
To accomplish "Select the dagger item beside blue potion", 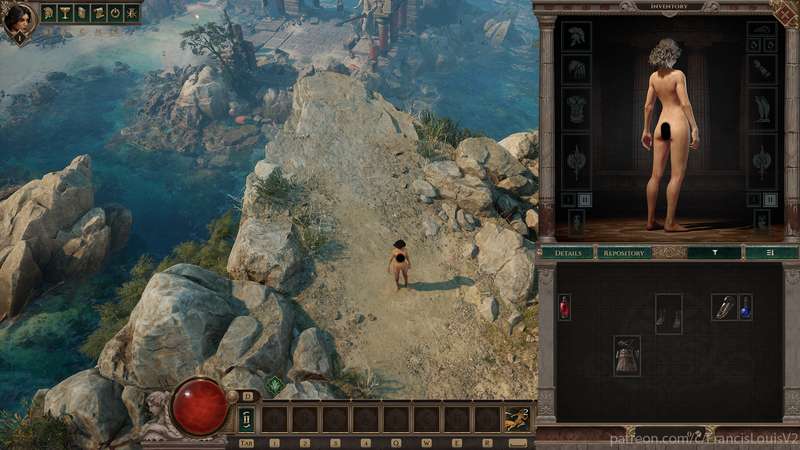I will (724, 307).
